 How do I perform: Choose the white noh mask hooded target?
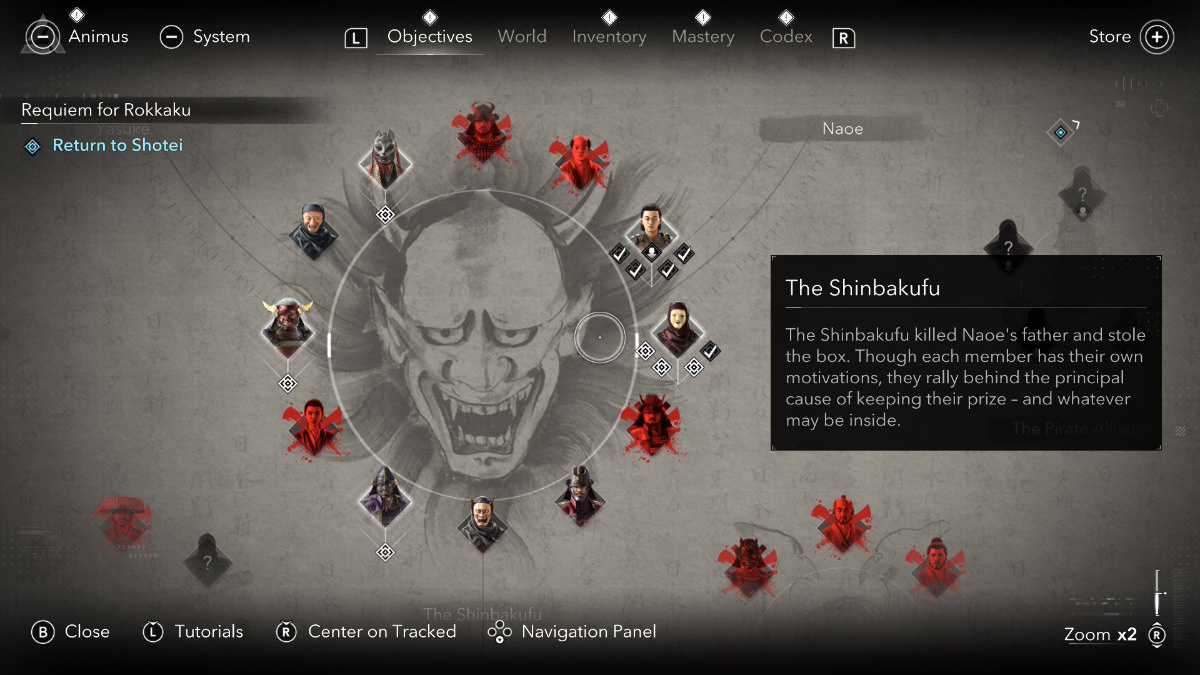678,328
